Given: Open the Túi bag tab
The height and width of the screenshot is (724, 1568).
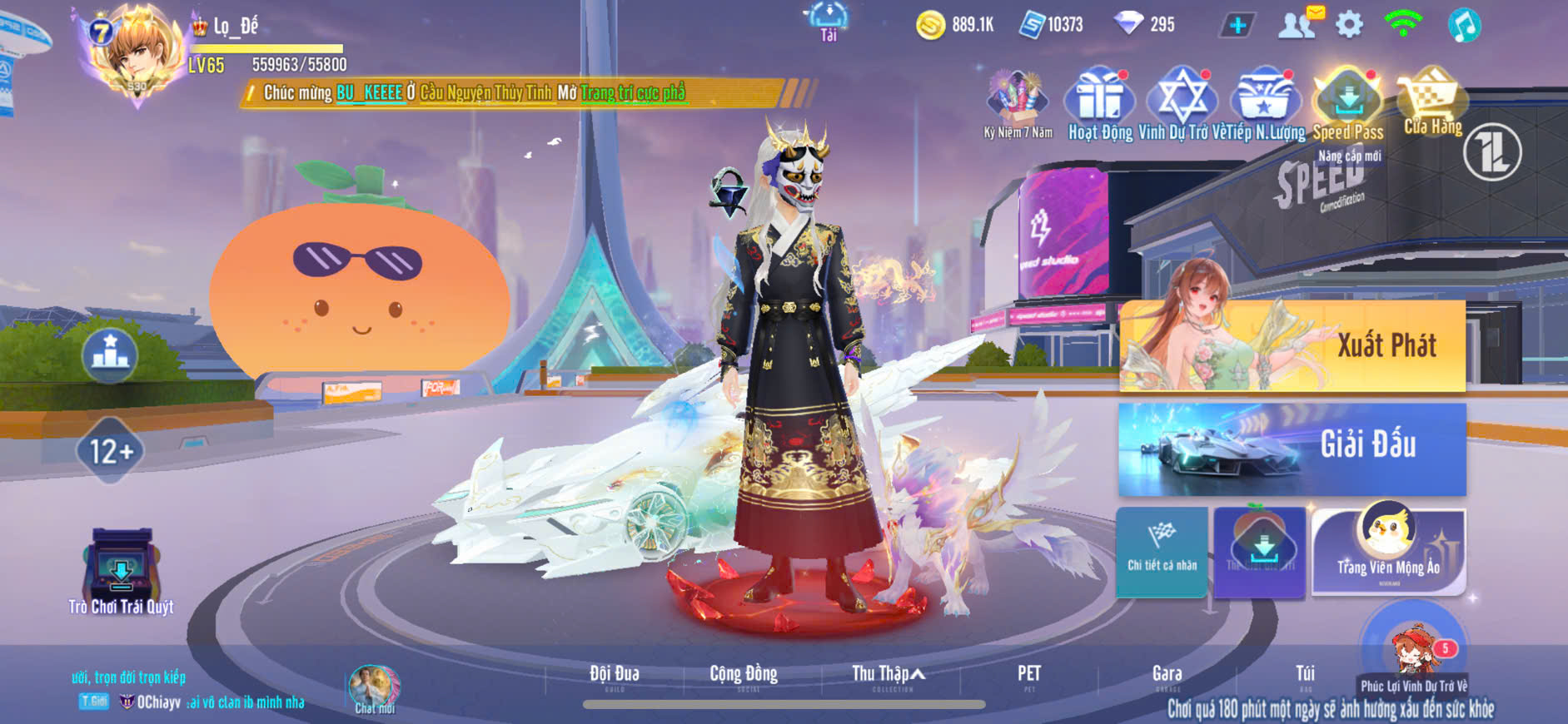Looking at the screenshot, I should point(1305,675).
